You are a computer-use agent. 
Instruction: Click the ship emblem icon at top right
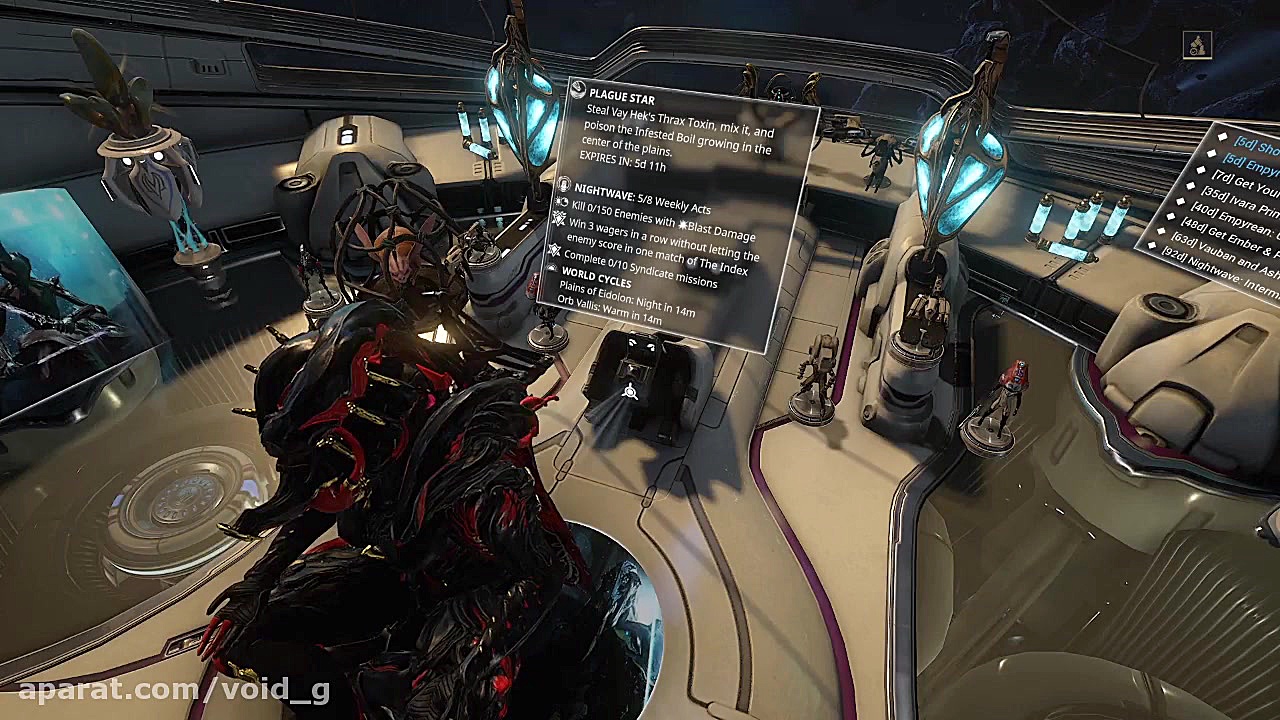(x=1198, y=44)
